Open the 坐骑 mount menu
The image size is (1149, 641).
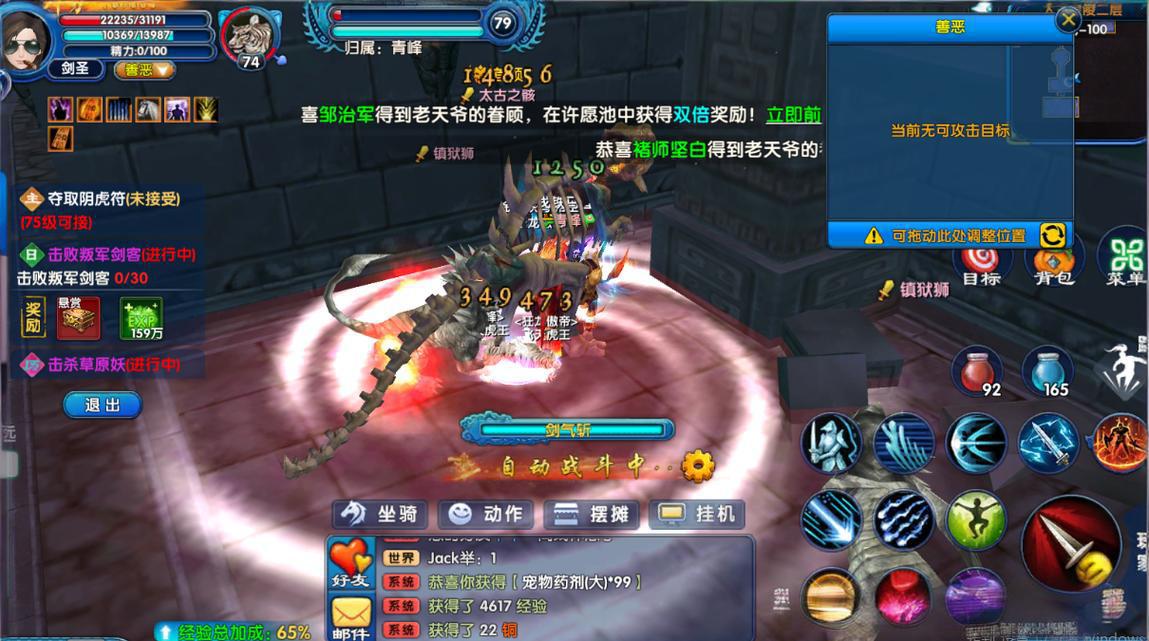[x=381, y=514]
